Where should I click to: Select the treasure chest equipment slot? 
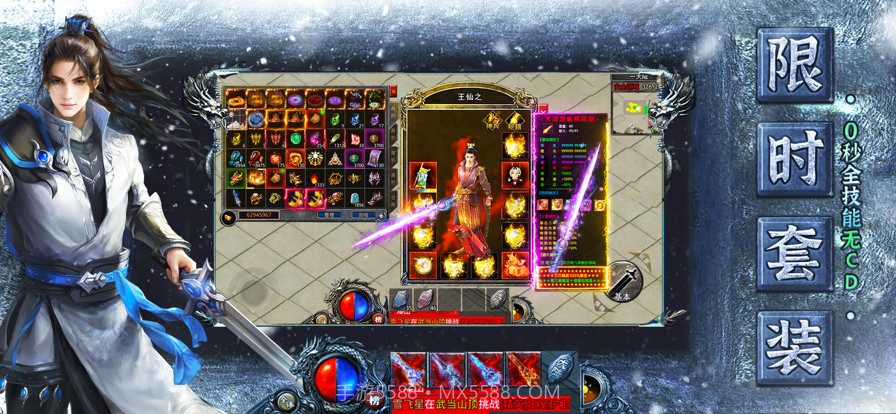click(x=515, y=264)
